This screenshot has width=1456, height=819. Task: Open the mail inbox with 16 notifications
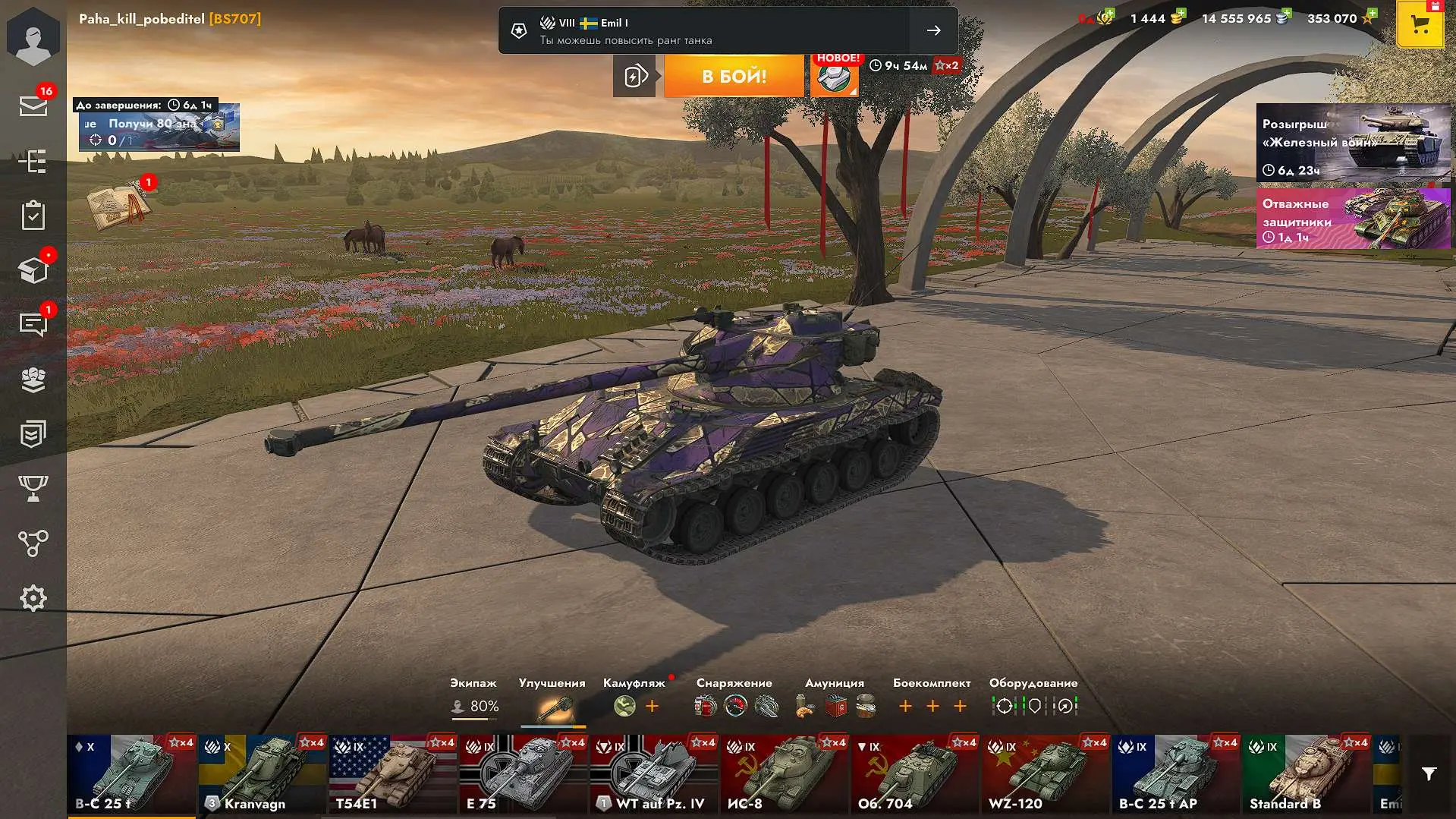click(x=33, y=106)
